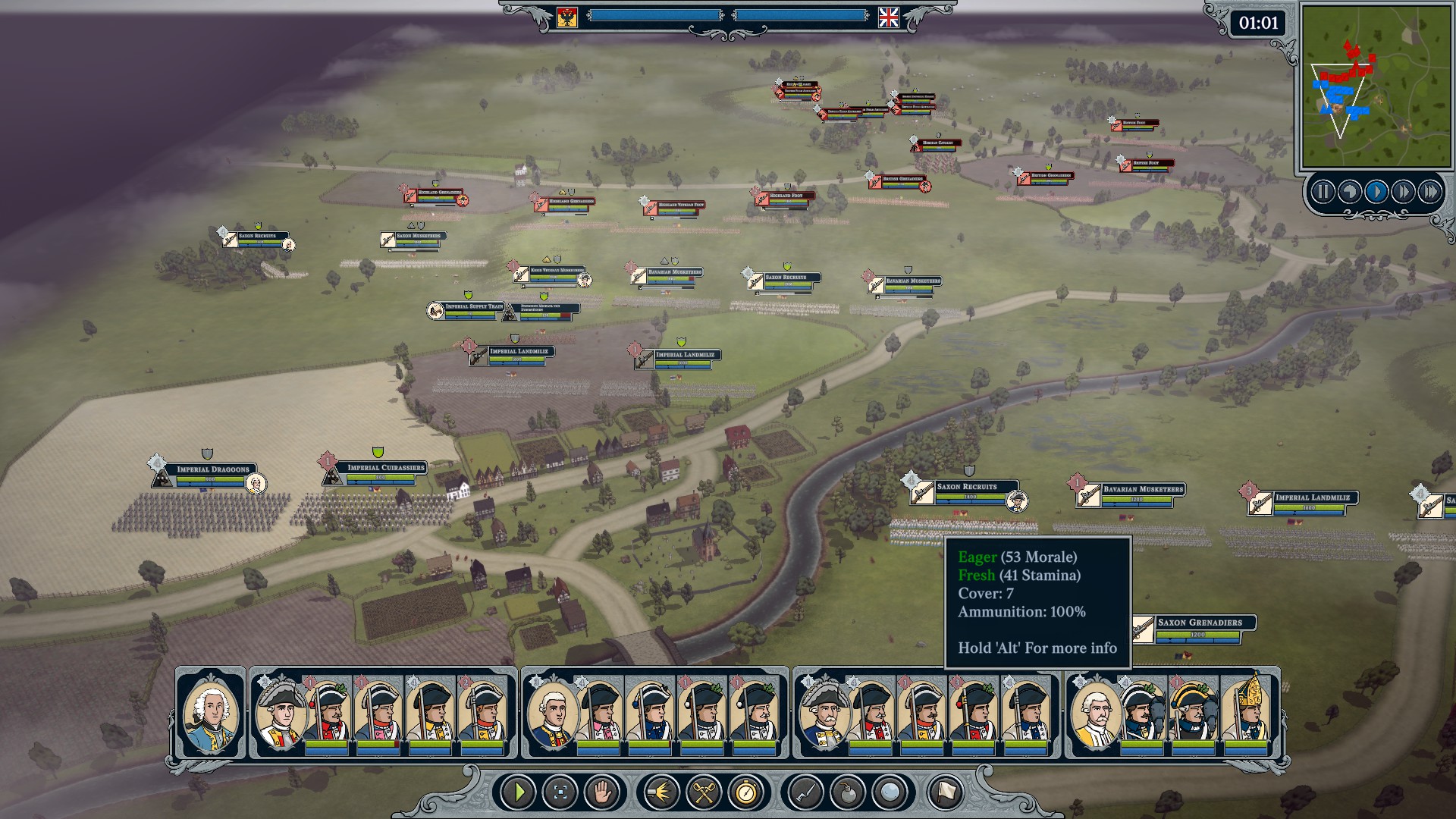Select the round shot cannonball icon

tap(890, 792)
